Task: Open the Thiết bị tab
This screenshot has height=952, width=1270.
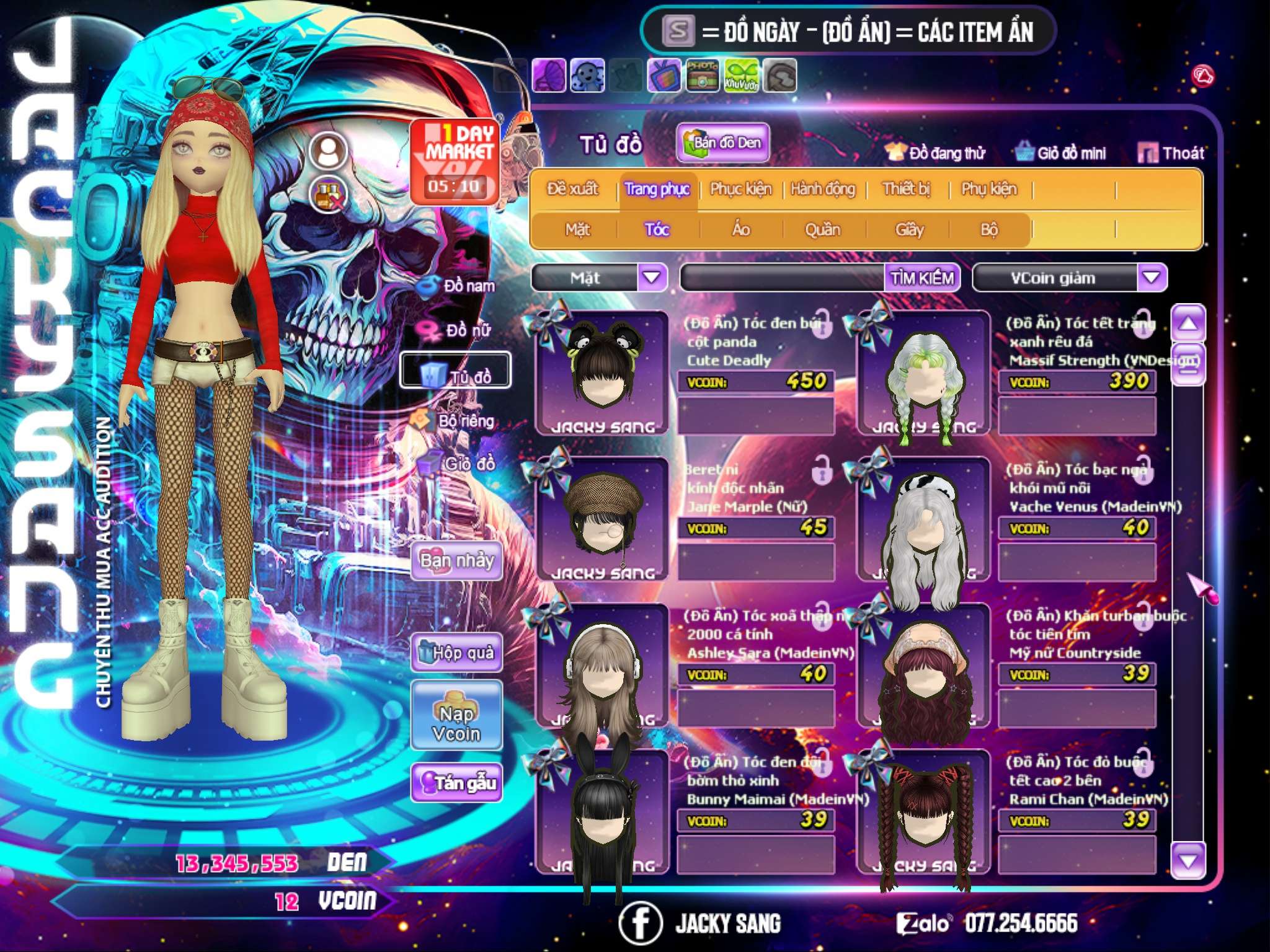Action: (x=906, y=188)
